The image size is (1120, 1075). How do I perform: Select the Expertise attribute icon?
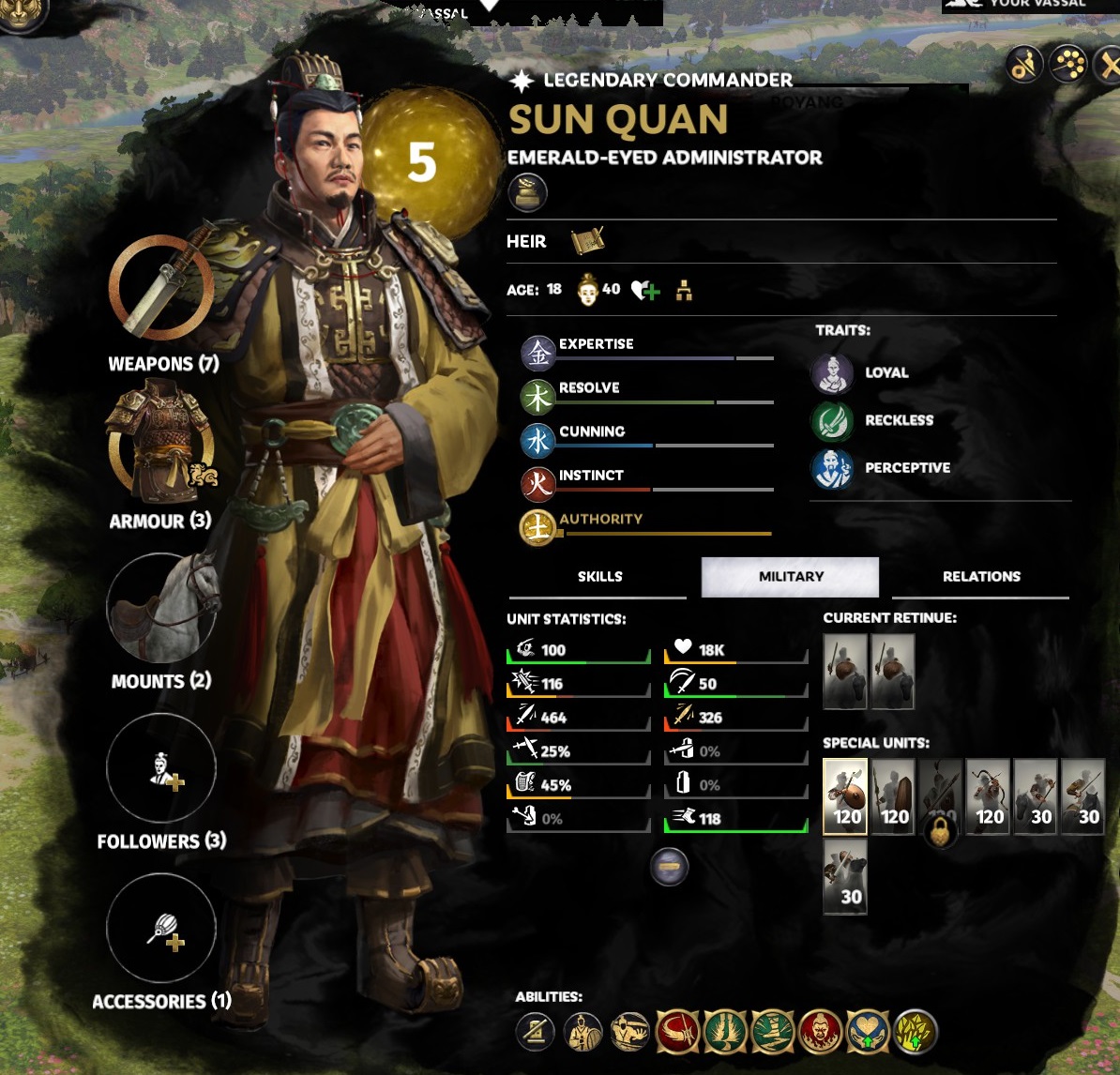(x=538, y=353)
